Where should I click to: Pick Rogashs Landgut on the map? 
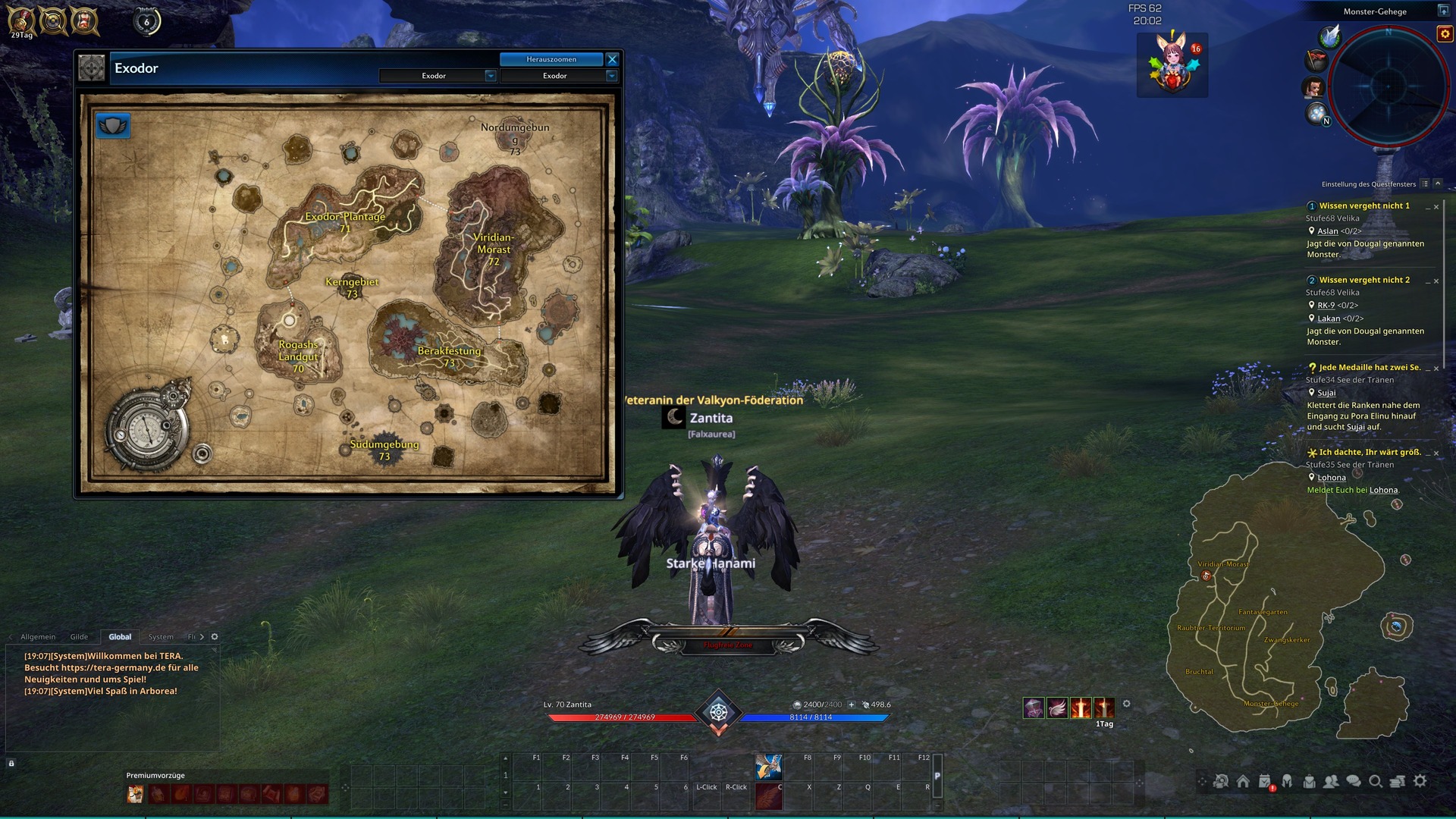[x=298, y=351]
